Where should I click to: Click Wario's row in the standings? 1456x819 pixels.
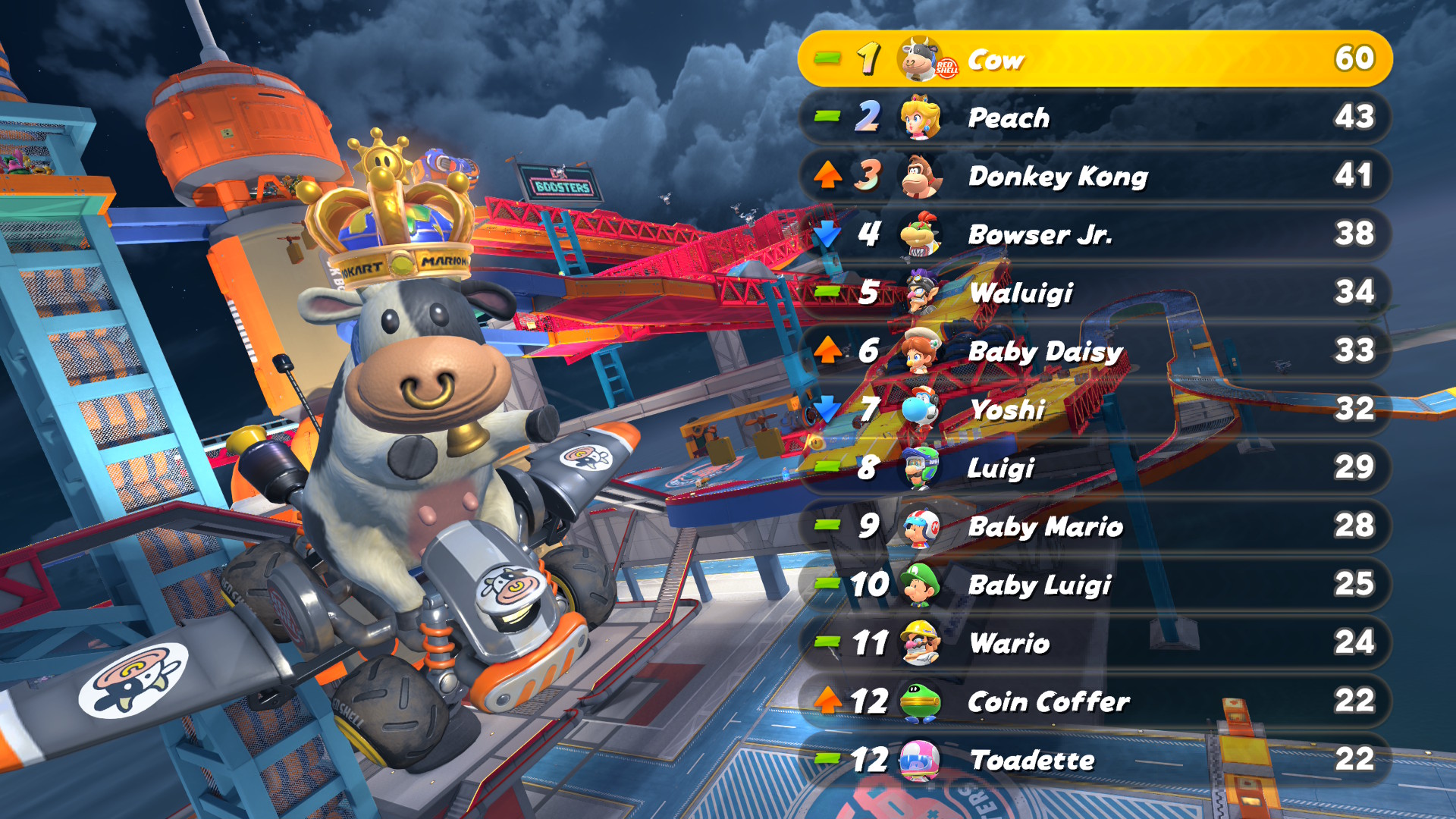1095,643
